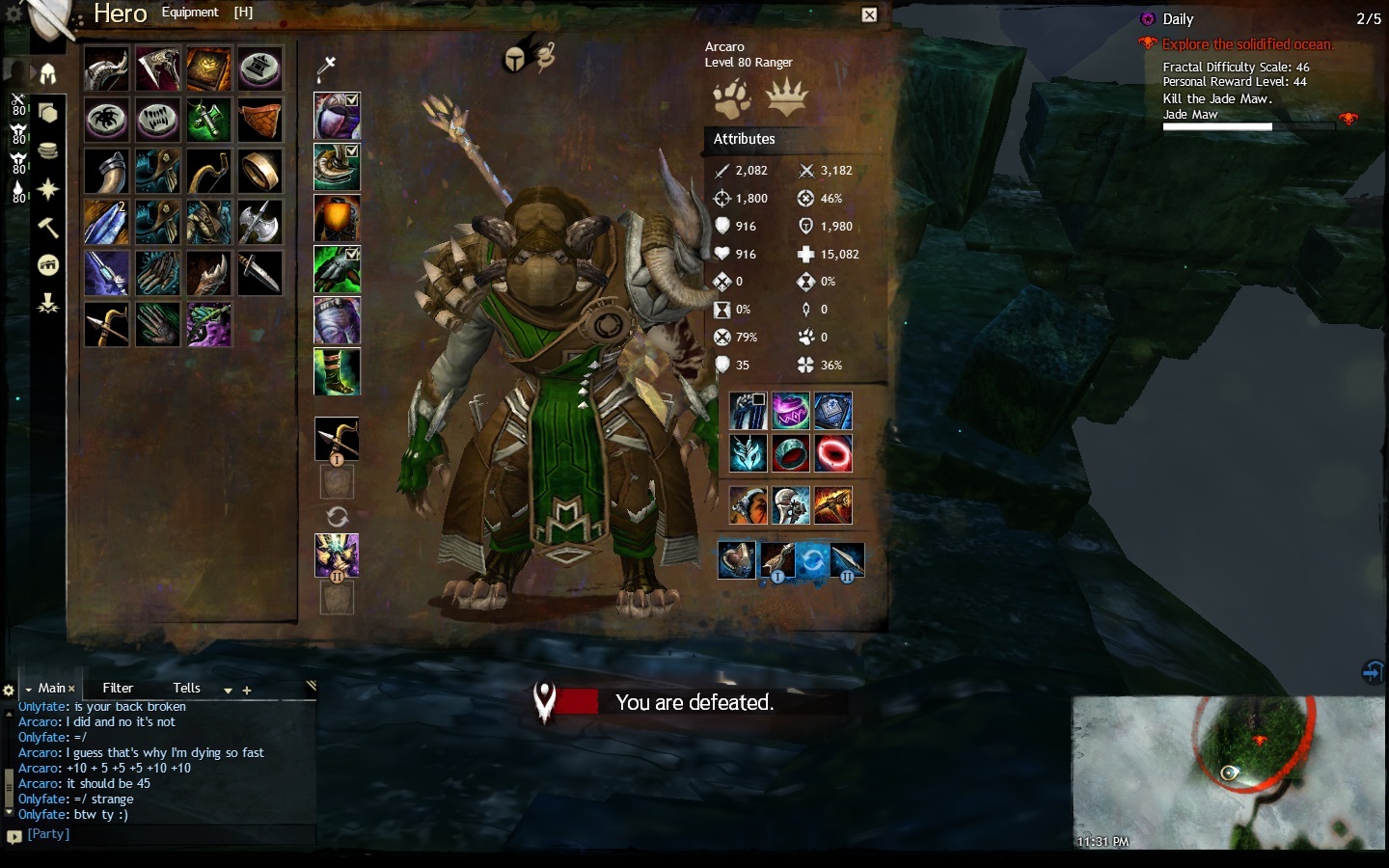
Task: Open the dye eyedropper tool
Action: click(x=326, y=67)
